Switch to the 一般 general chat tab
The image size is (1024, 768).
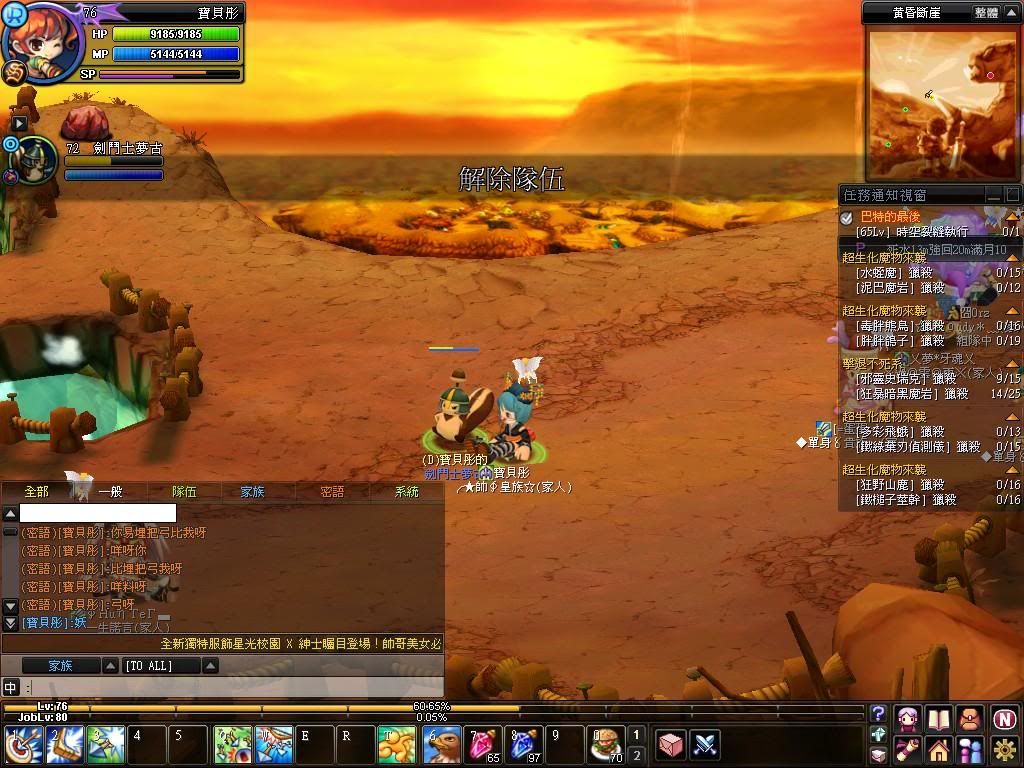point(110,491)
